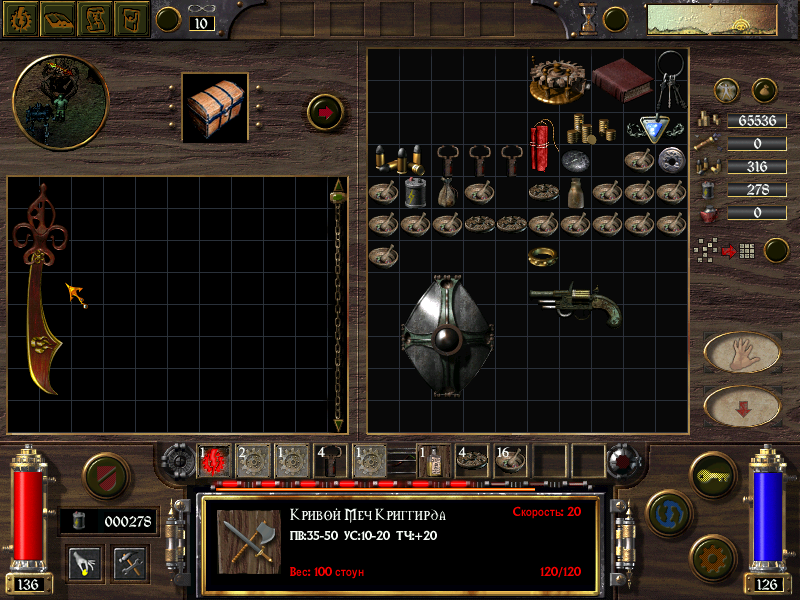The width and height of the screenshot is (800, 600).
Task: Click the open hand button
Action: point(741,352)
